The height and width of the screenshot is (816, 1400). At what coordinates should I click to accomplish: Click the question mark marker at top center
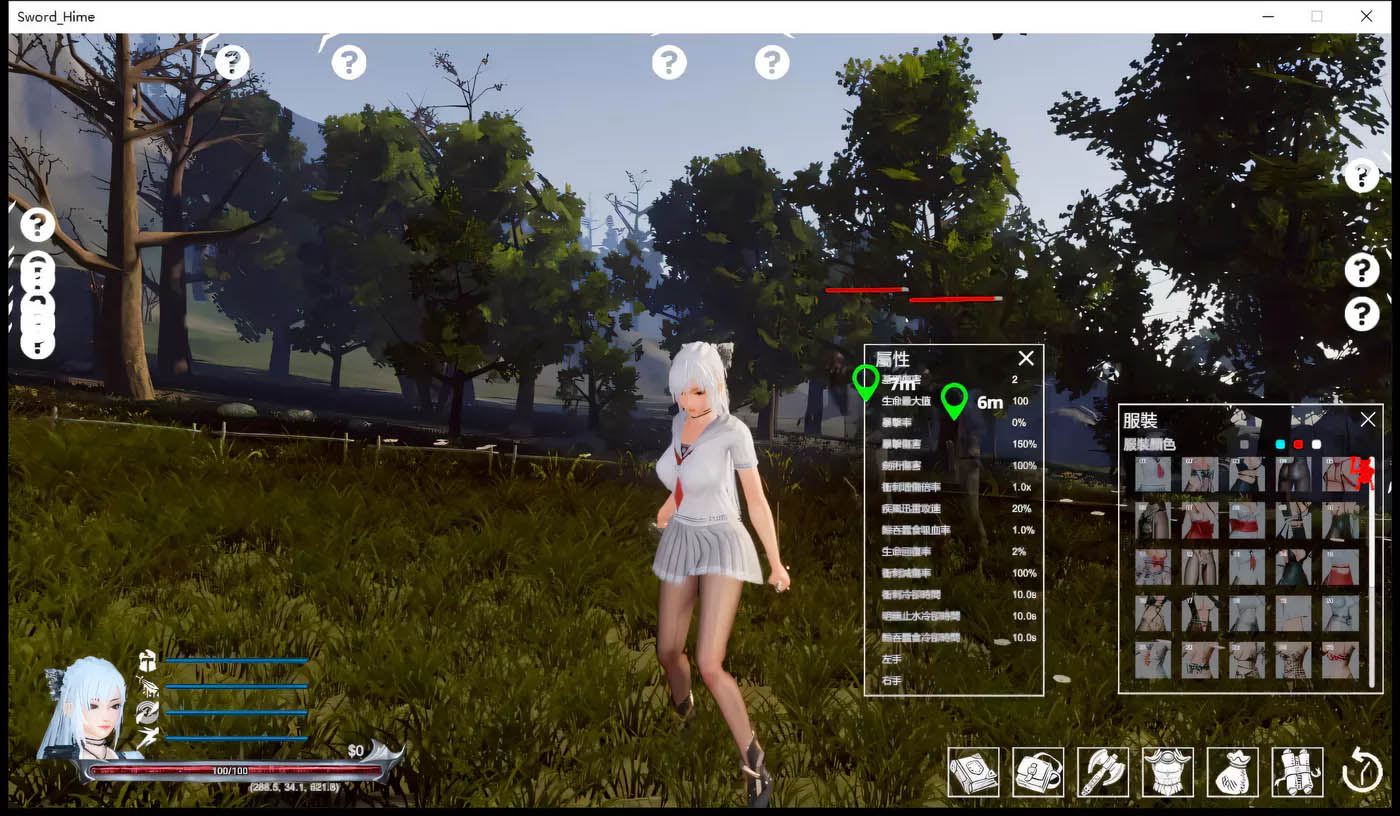(669, 62)
